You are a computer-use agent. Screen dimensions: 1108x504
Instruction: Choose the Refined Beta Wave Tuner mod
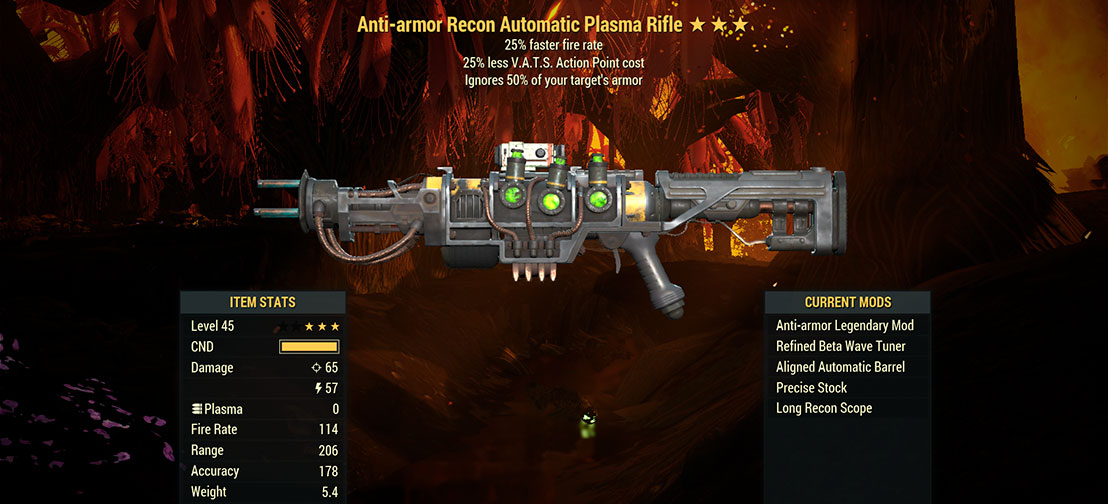click(x=840, y=347)
